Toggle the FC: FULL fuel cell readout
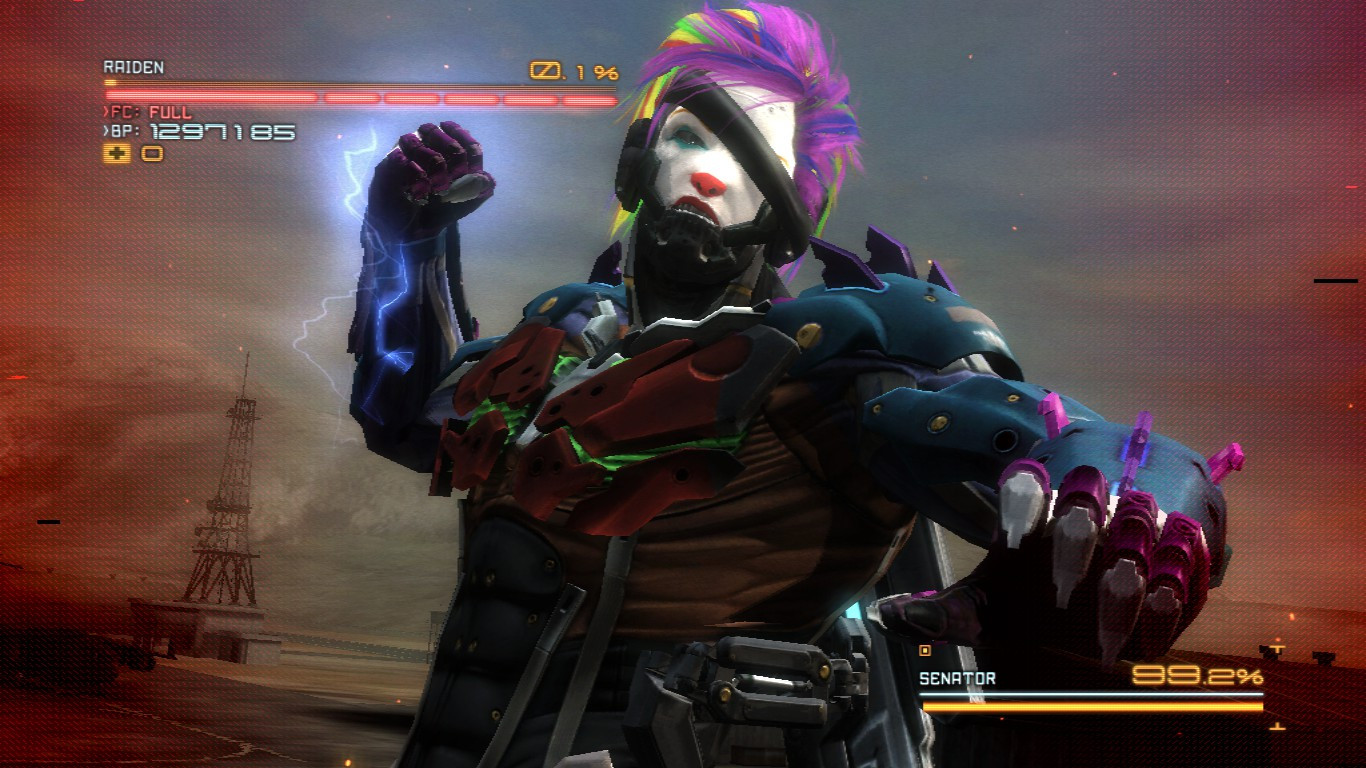Image resolution: width=1366 pixels, height=768 pixels. pyautogui.click(x=150, y=112)
